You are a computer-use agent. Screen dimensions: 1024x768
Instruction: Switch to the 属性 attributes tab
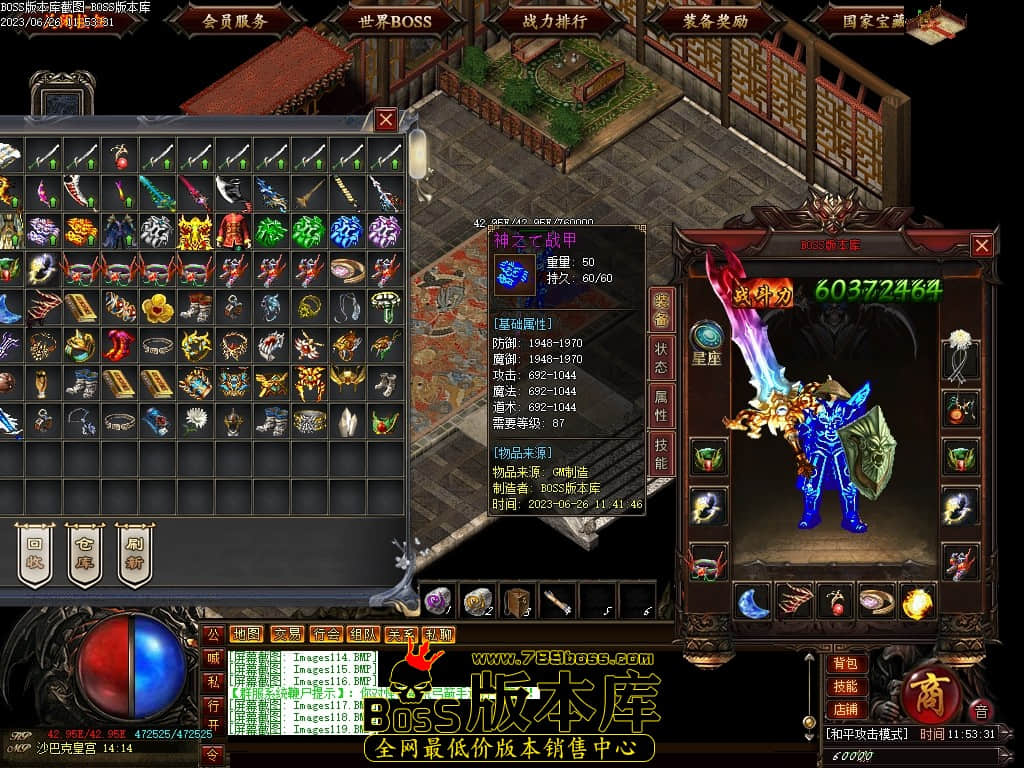(x=661, y=405)
